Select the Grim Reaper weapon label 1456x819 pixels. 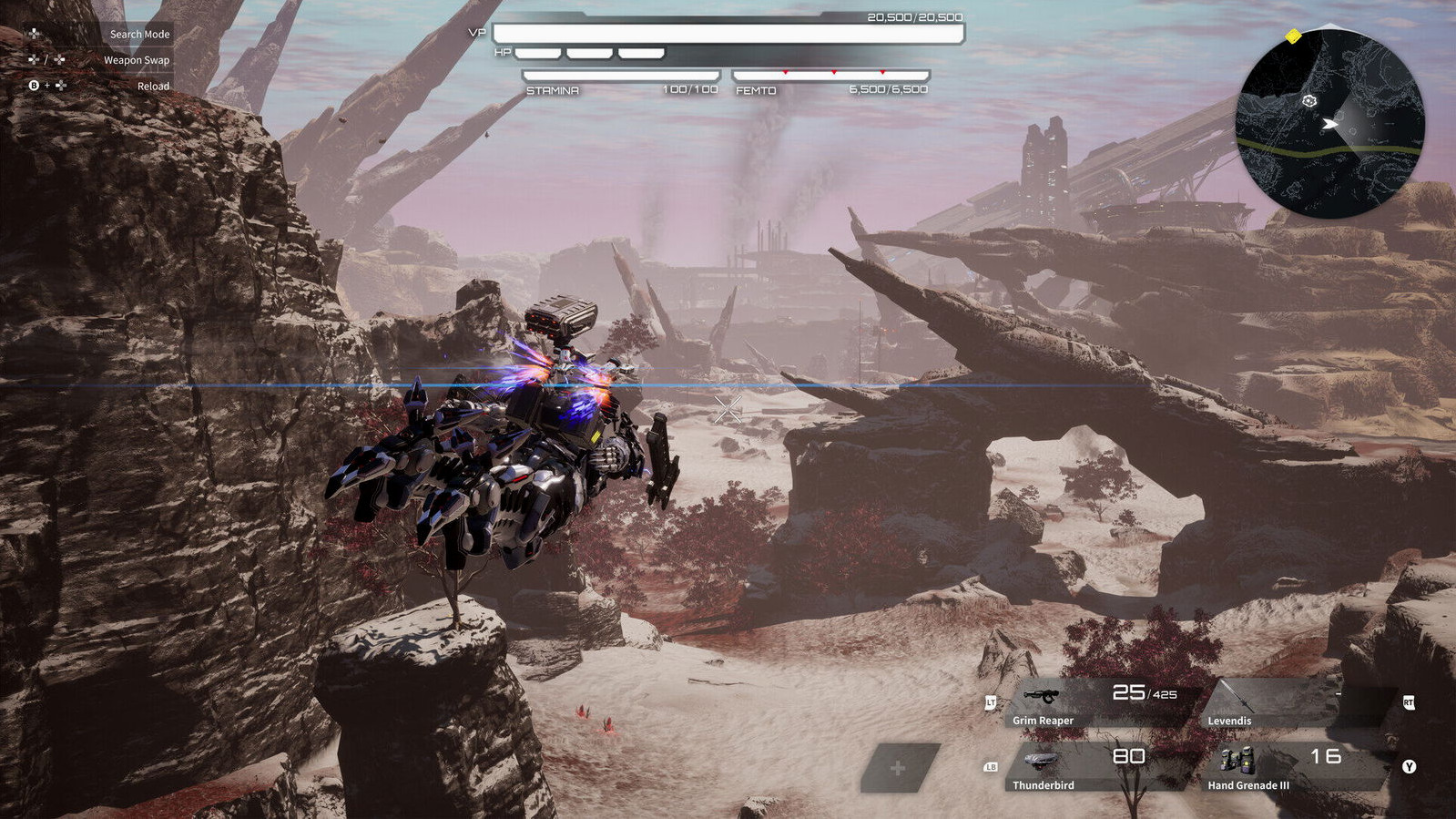[x=1043, y=721]
